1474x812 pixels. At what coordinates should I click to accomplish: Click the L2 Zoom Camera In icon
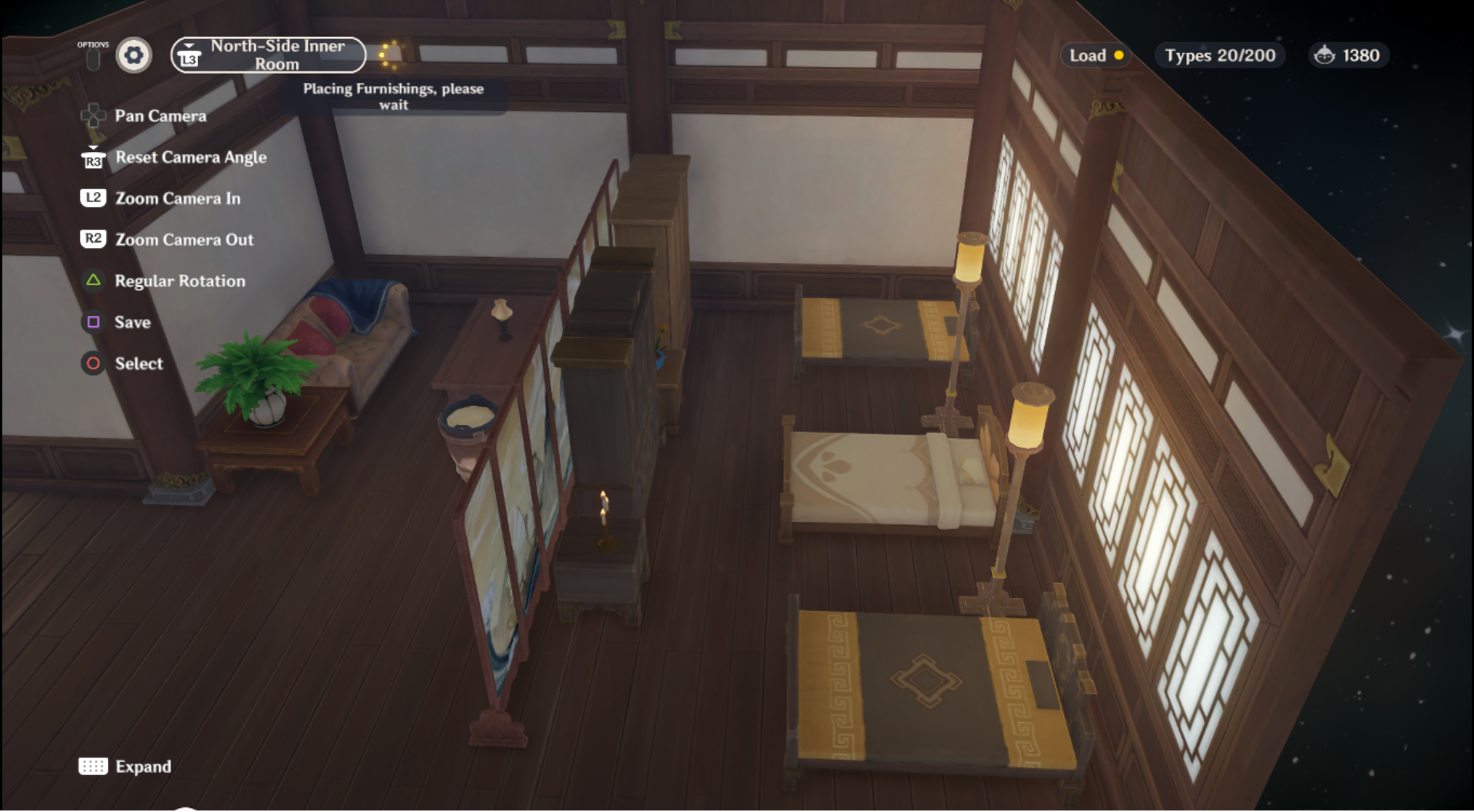[93, 198]
